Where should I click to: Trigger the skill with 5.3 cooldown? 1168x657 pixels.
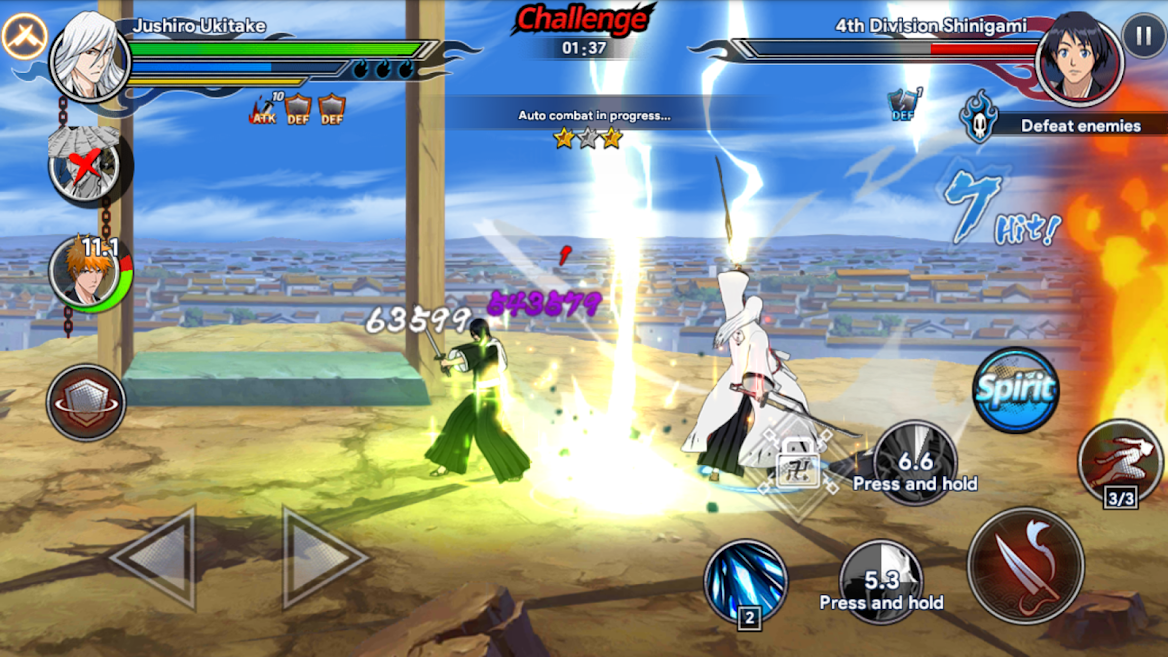tap(881, 582)
